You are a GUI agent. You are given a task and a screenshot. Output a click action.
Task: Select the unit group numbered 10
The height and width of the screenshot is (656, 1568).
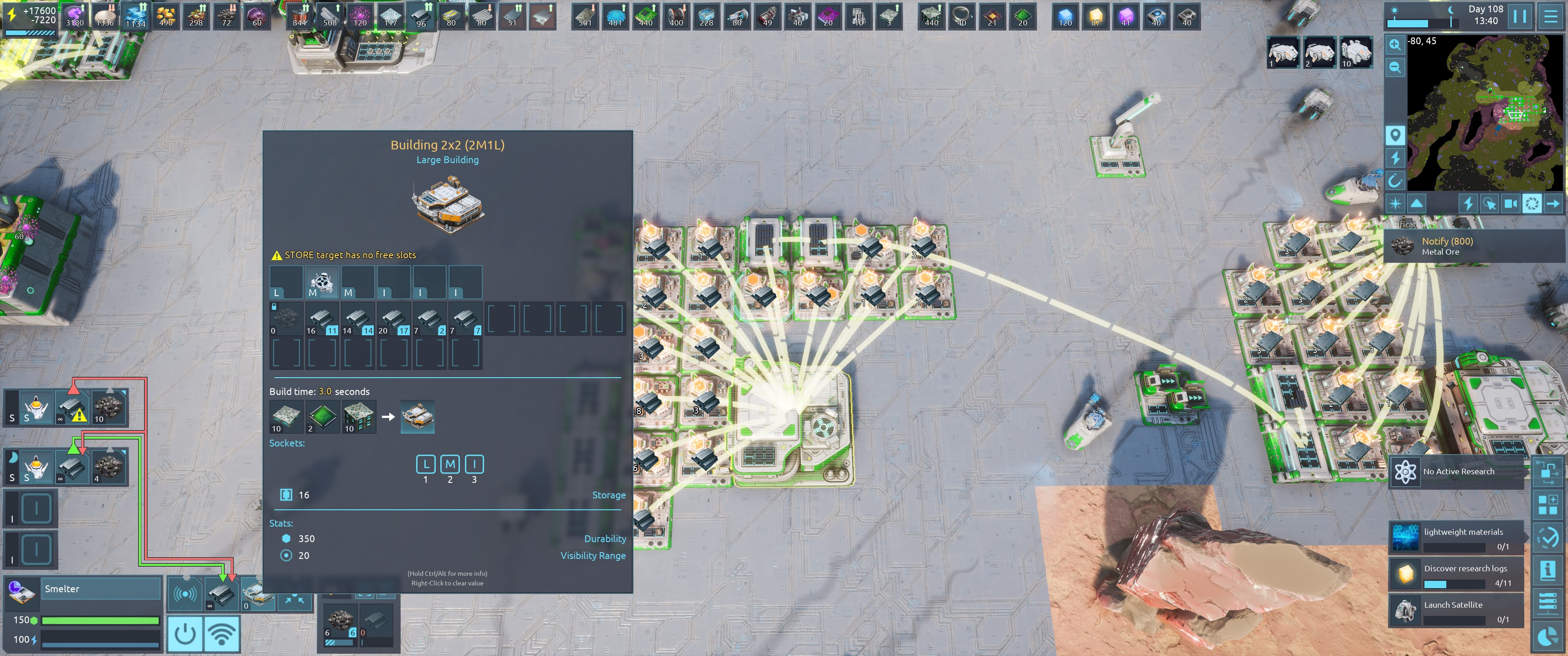(1356, 53)
